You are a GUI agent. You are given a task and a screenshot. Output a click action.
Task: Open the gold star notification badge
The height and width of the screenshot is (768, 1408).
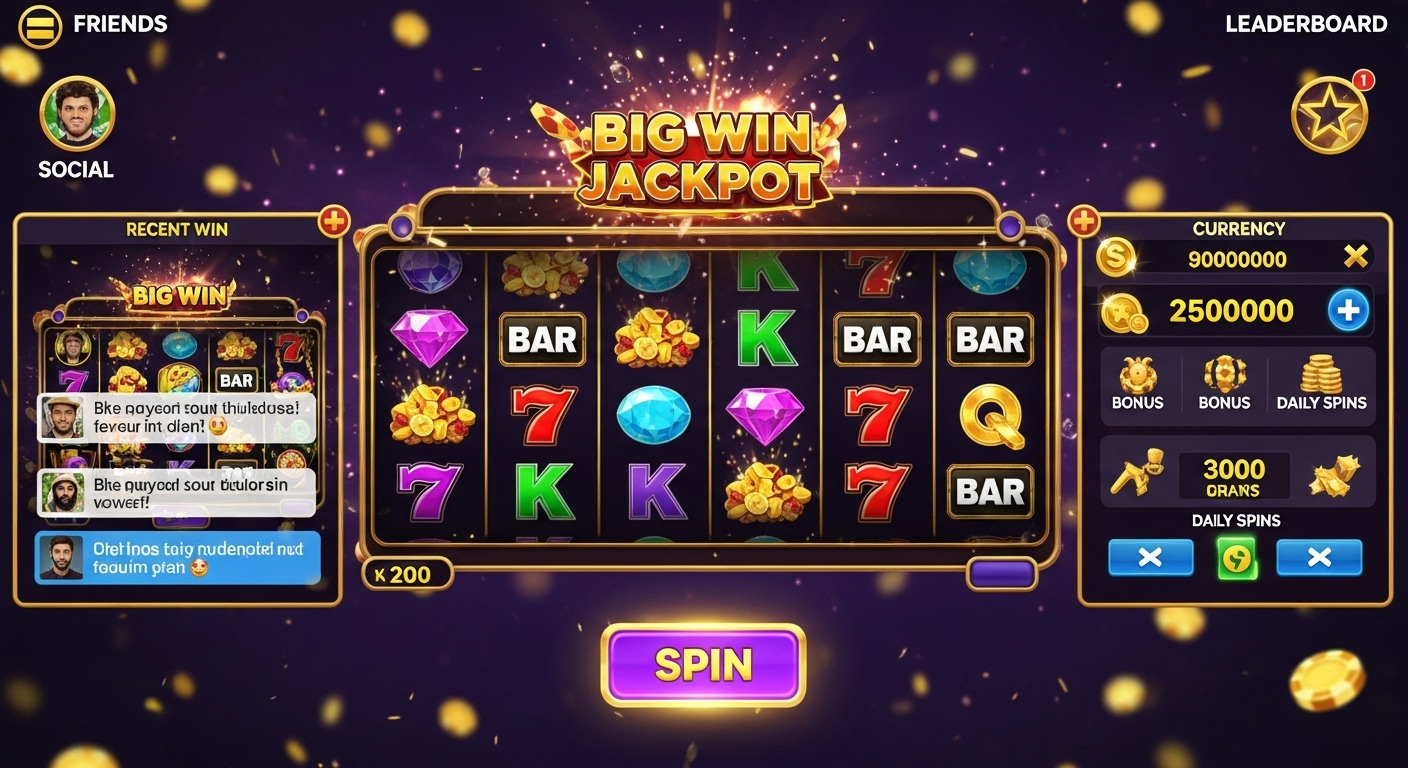[1329, 114]
